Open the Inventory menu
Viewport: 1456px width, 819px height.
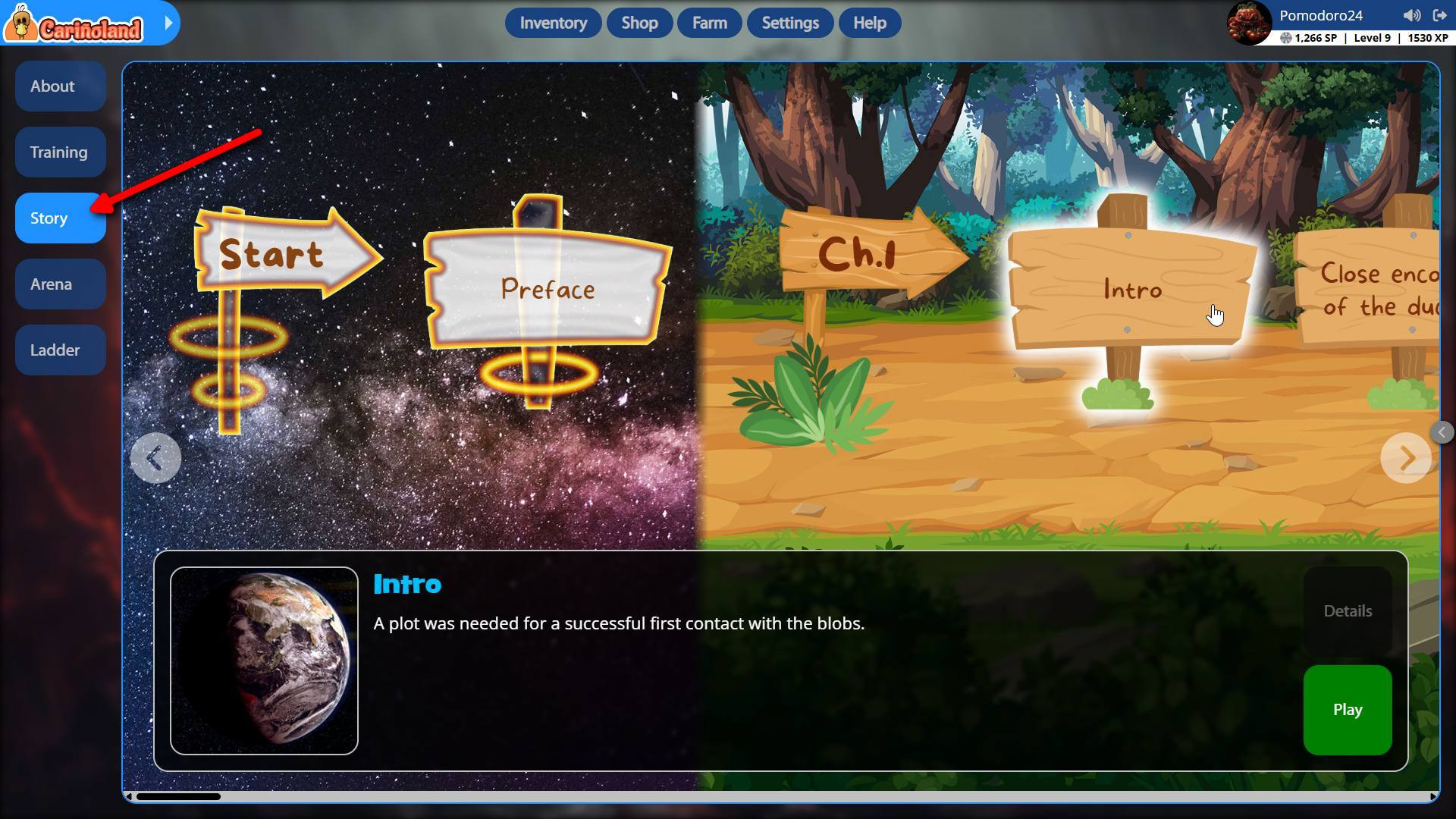[x=553, y=23]
